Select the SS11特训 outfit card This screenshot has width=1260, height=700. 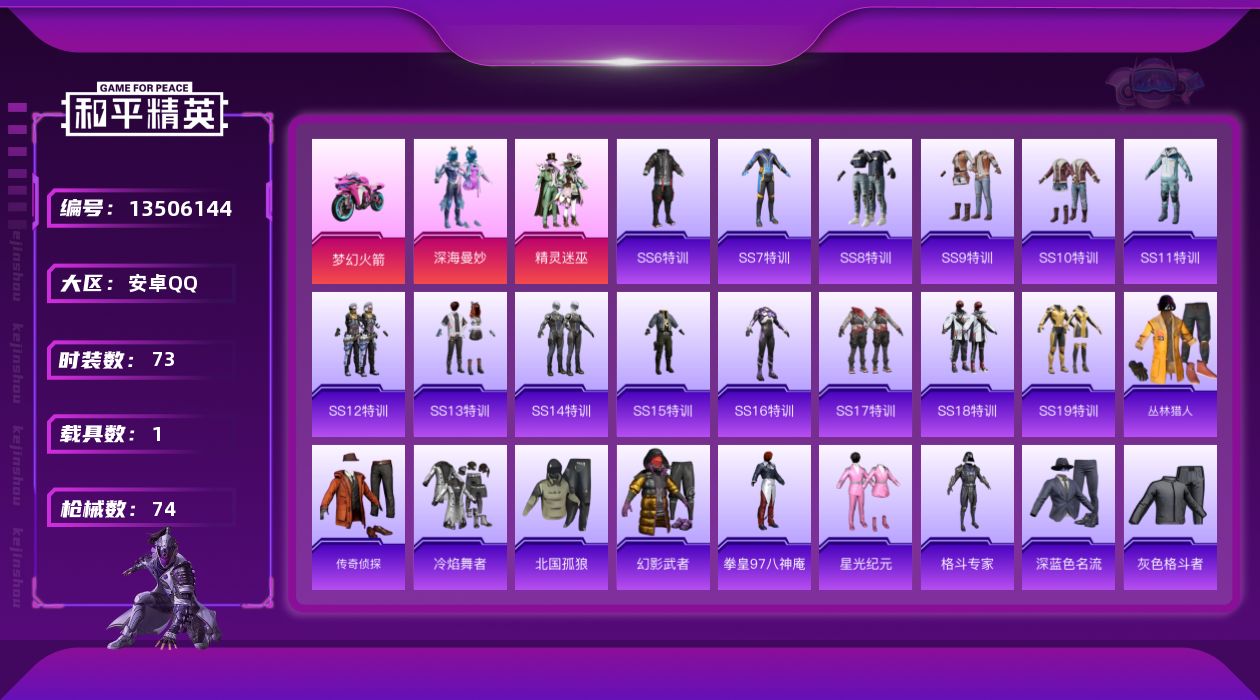1170,211
